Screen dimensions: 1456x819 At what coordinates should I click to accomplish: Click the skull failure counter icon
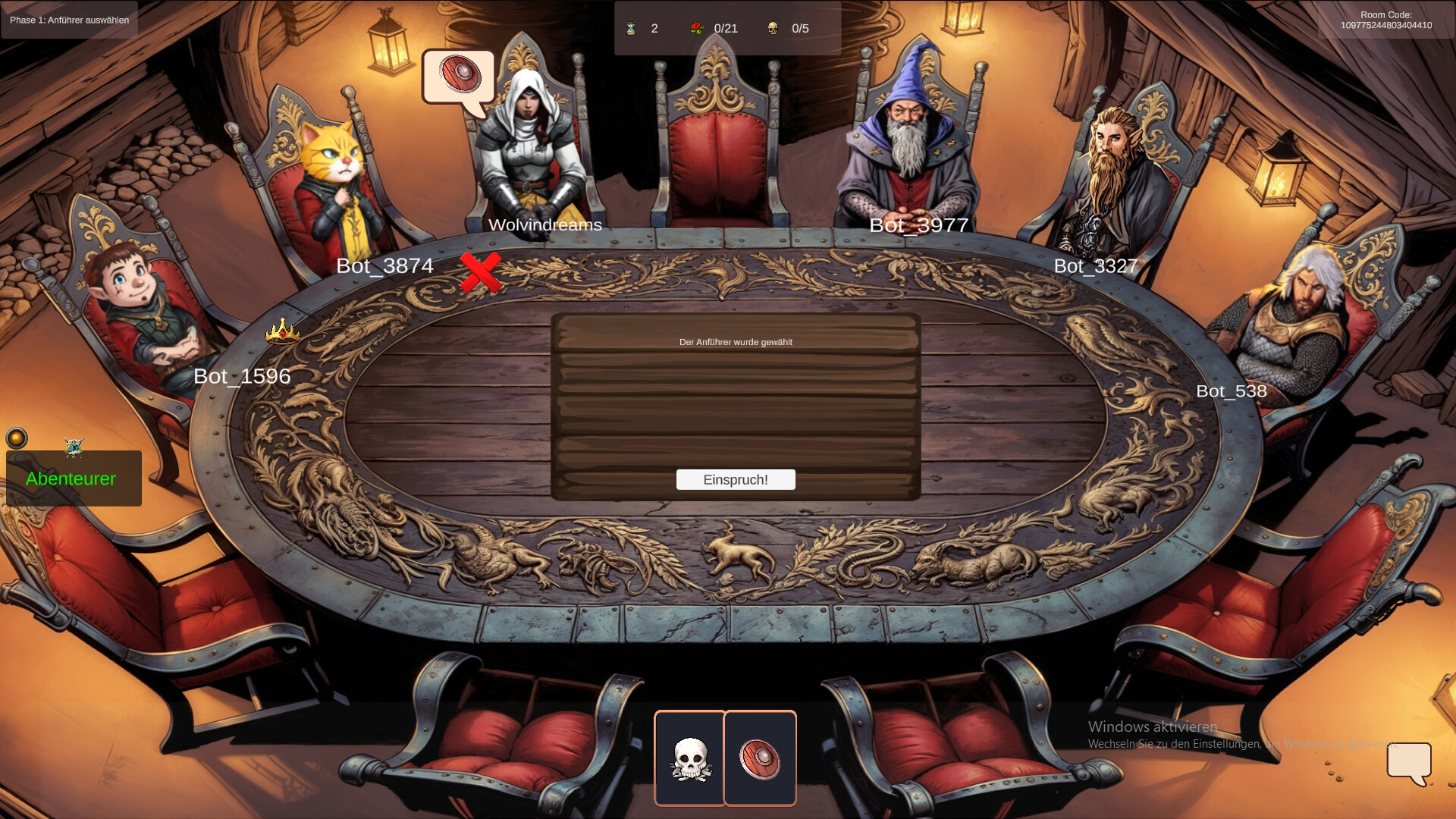[773, 29]
